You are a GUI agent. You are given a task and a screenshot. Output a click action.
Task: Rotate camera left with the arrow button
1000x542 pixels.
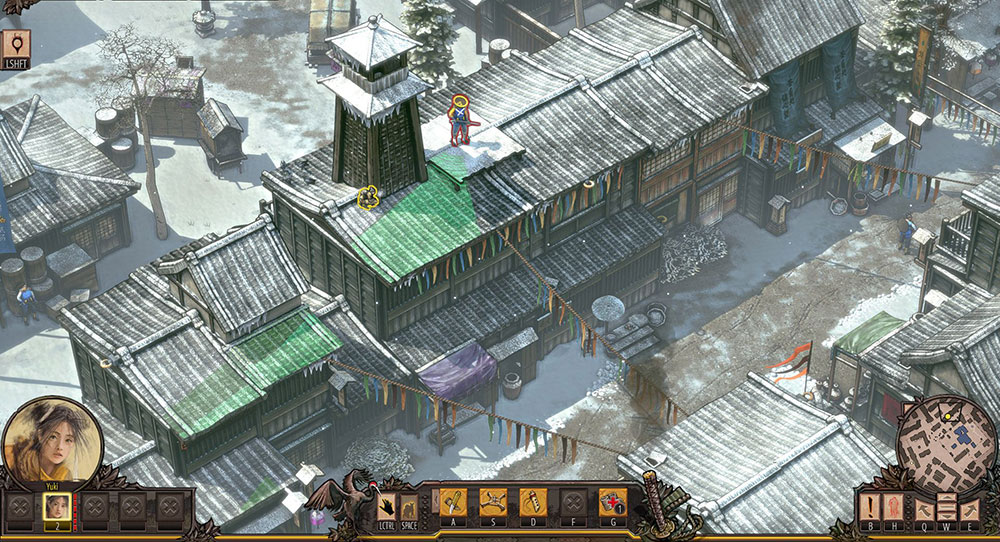coord(920,506)
